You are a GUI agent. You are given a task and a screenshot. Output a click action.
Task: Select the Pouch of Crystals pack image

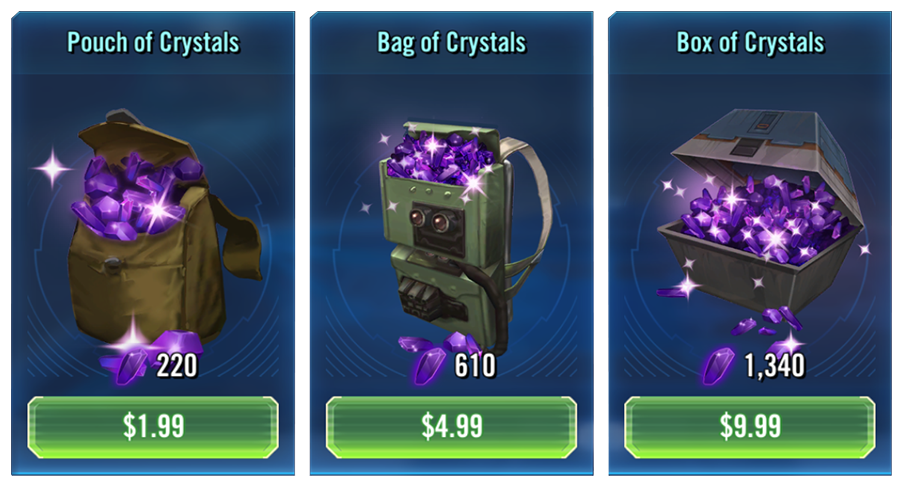[155, 230]
